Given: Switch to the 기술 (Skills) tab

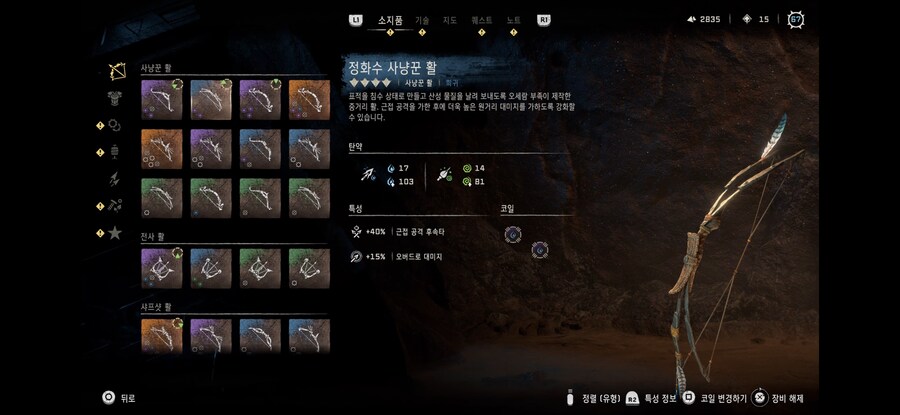Looking at the screenshot, I should click(x=422, y=19).
